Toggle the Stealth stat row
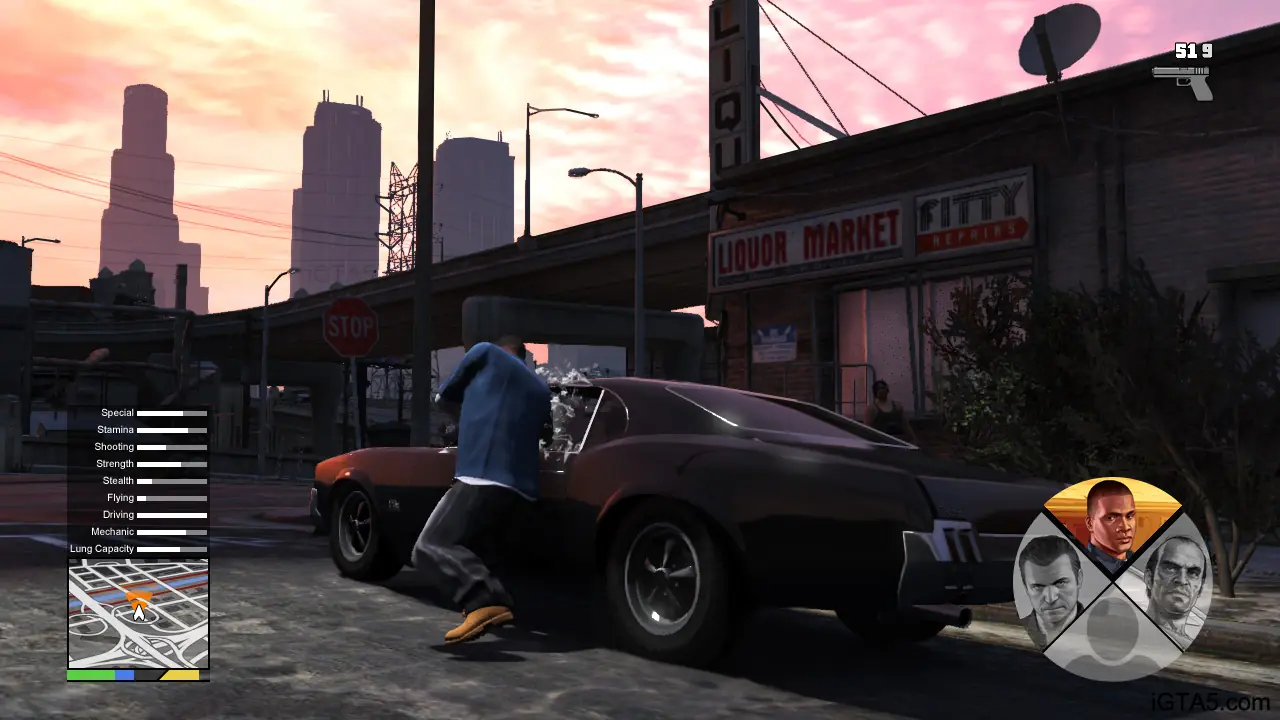This screenshot has width=1280, height=720. 117,480
